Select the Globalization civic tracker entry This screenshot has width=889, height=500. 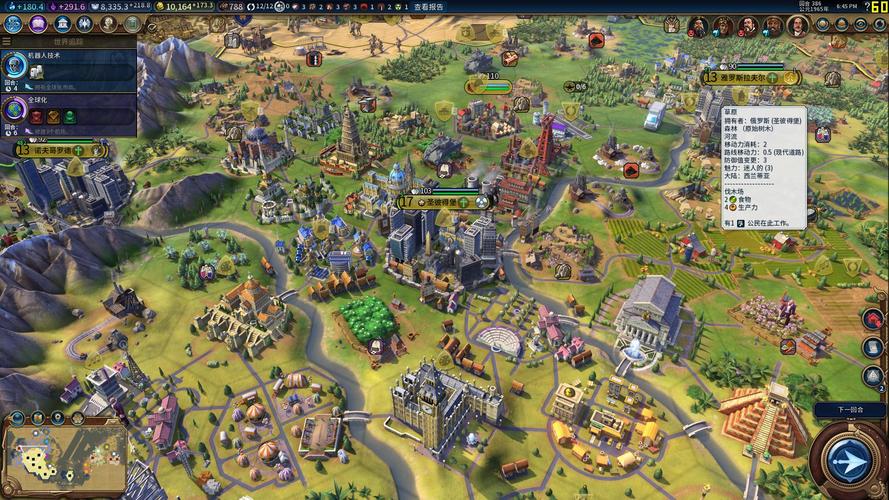click(68, 108)
